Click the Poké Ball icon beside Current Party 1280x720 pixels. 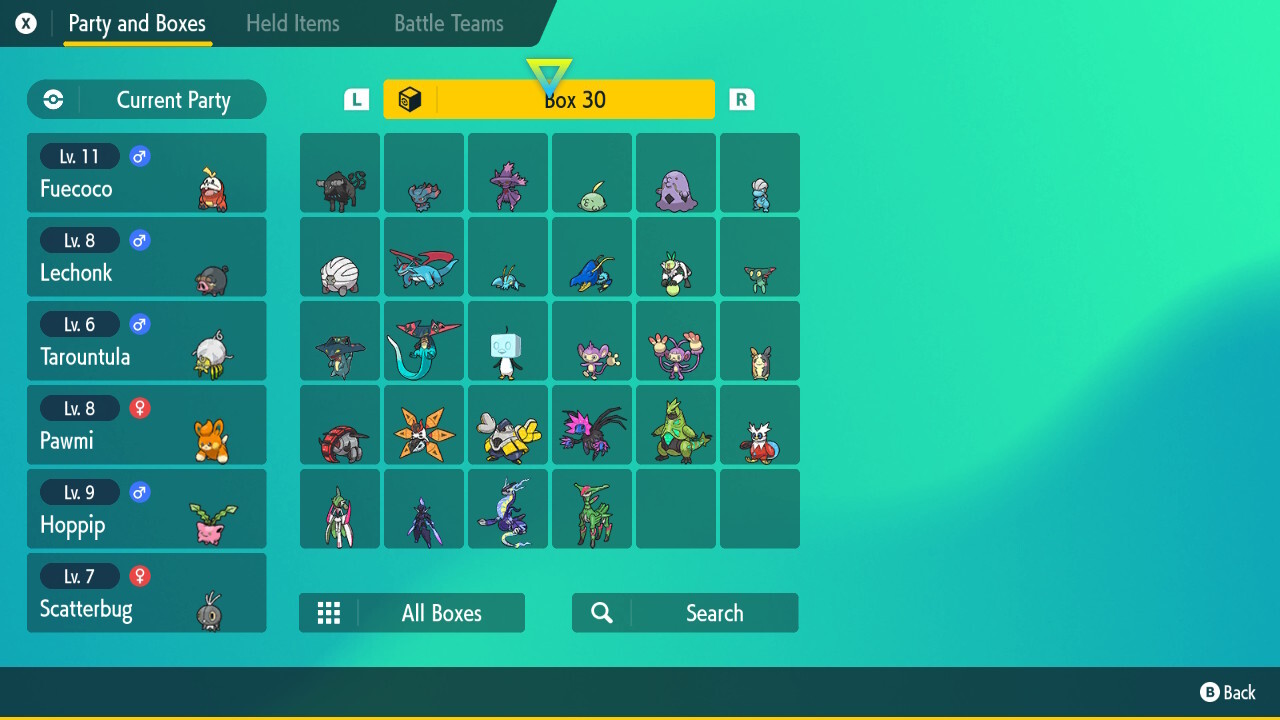tap(52, 99)
